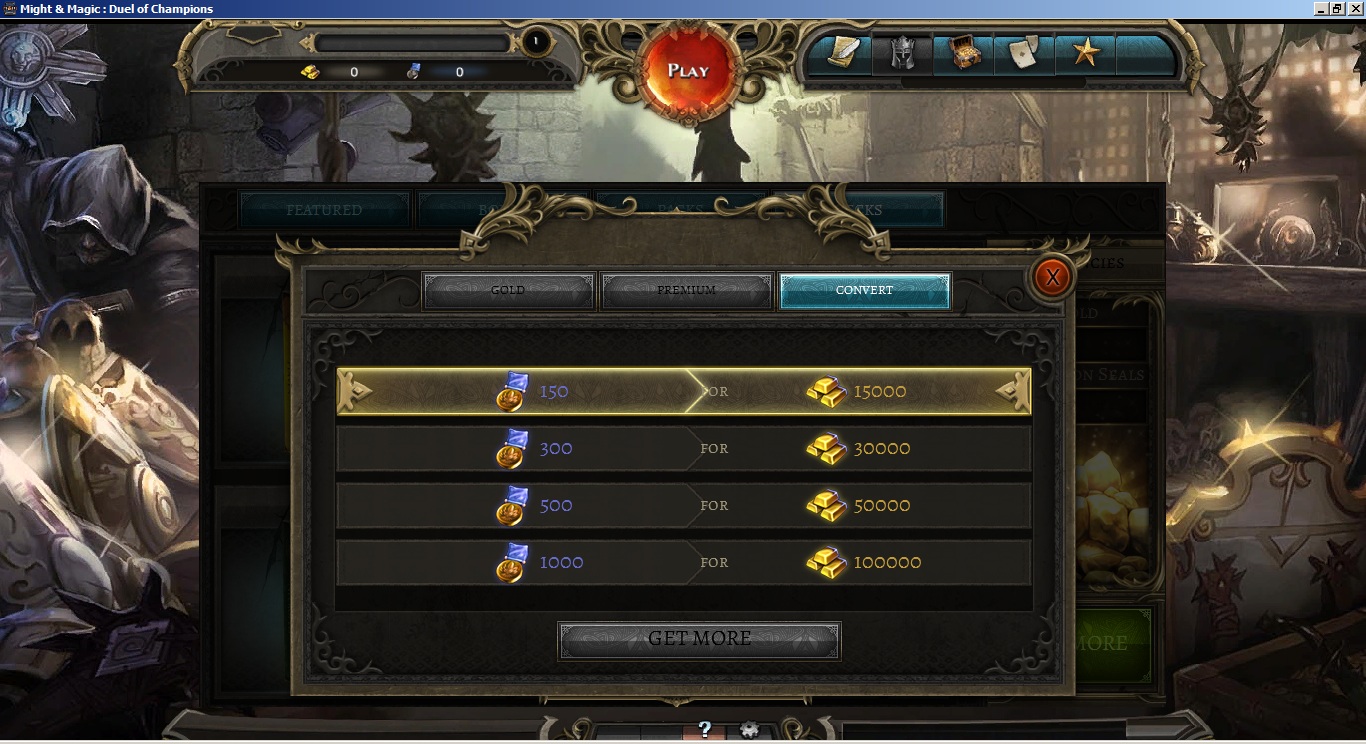Viewport: 1366px width, 744px height.
Task: Choose the 150 seals for 15000 gold offer
Action: pos(684,392)
